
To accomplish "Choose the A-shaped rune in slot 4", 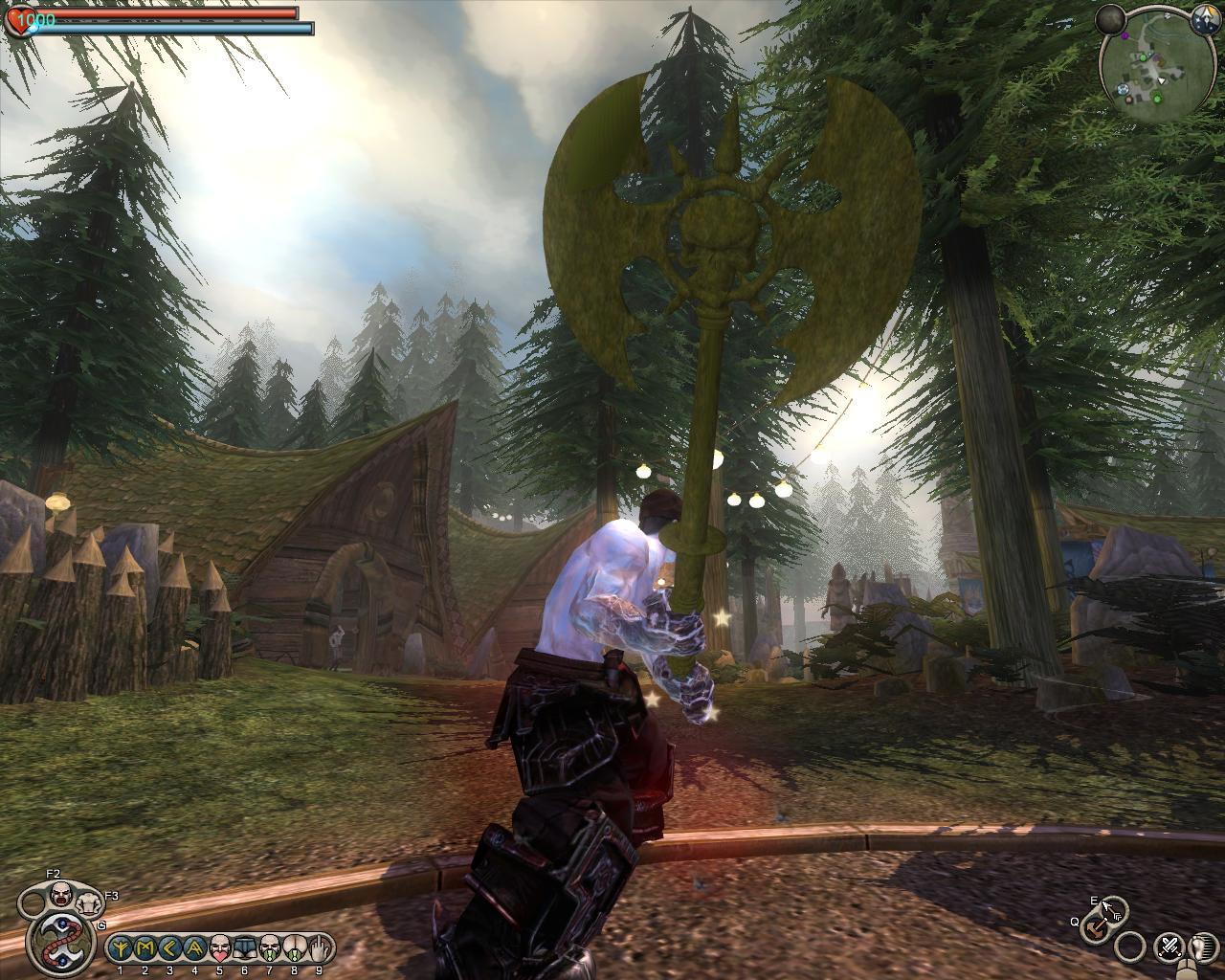I will pos(195,947).
